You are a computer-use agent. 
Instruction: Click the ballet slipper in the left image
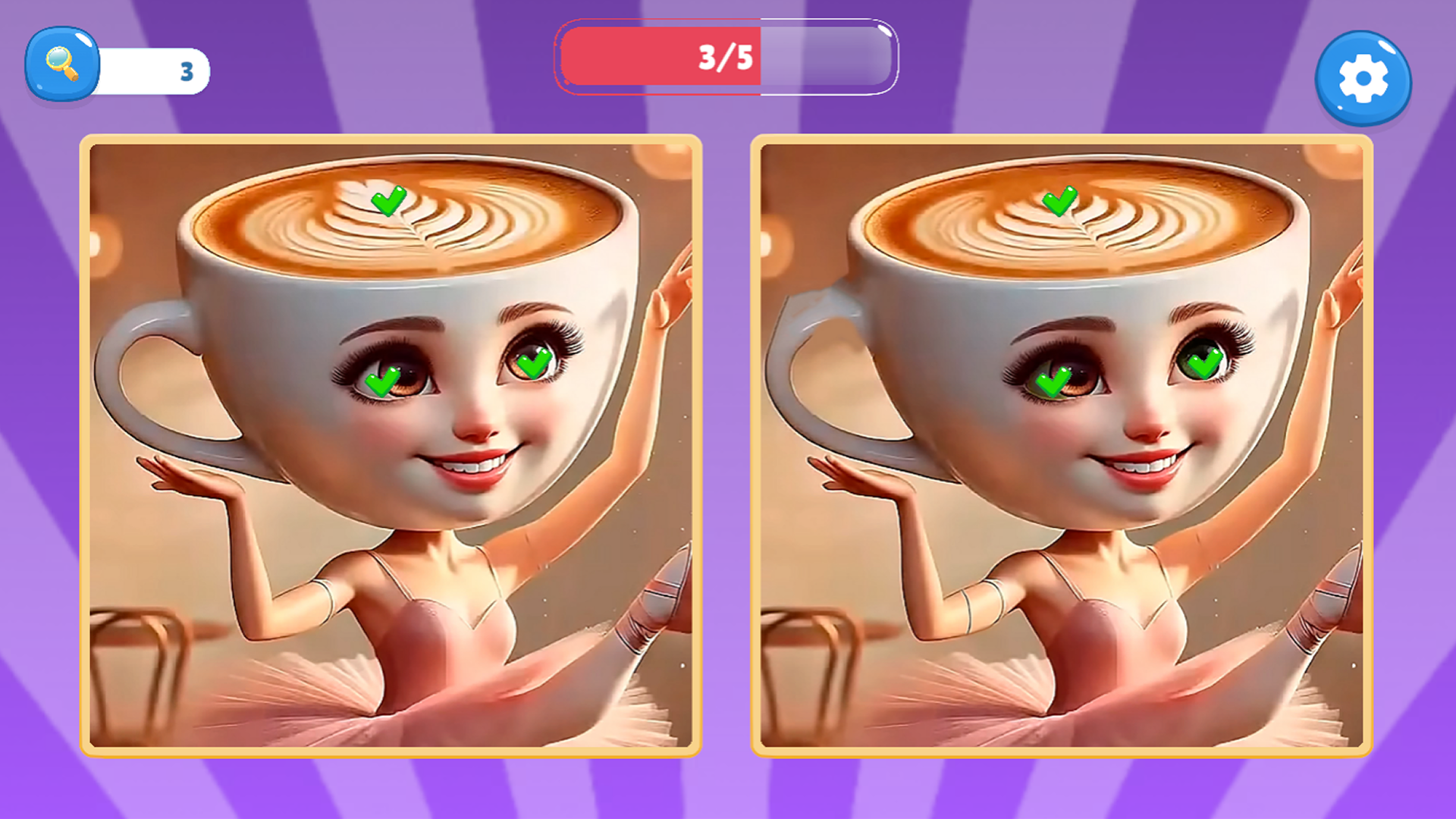click(x=660, y=599)
